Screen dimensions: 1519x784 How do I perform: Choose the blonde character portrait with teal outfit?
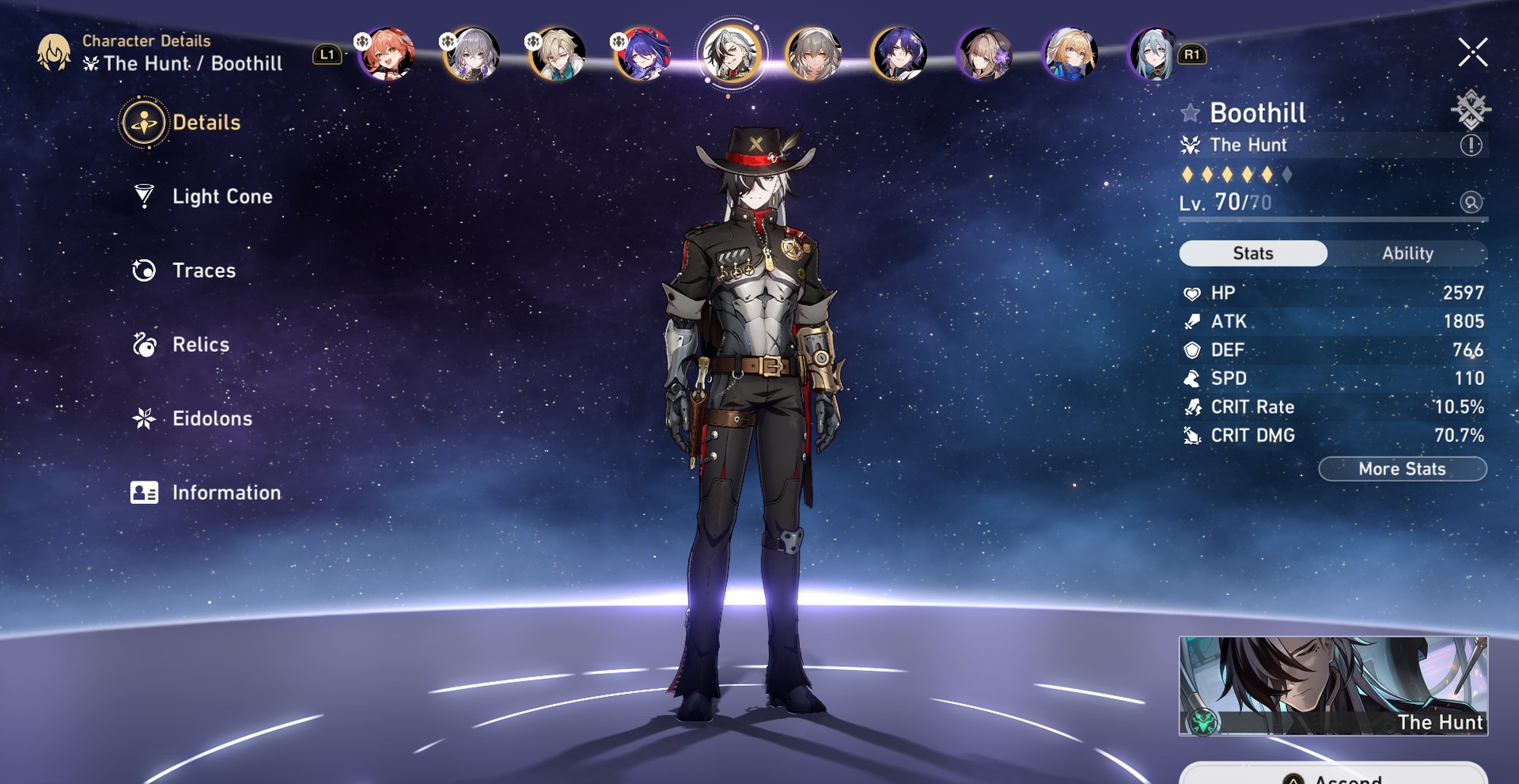click(x=558, y=54)
